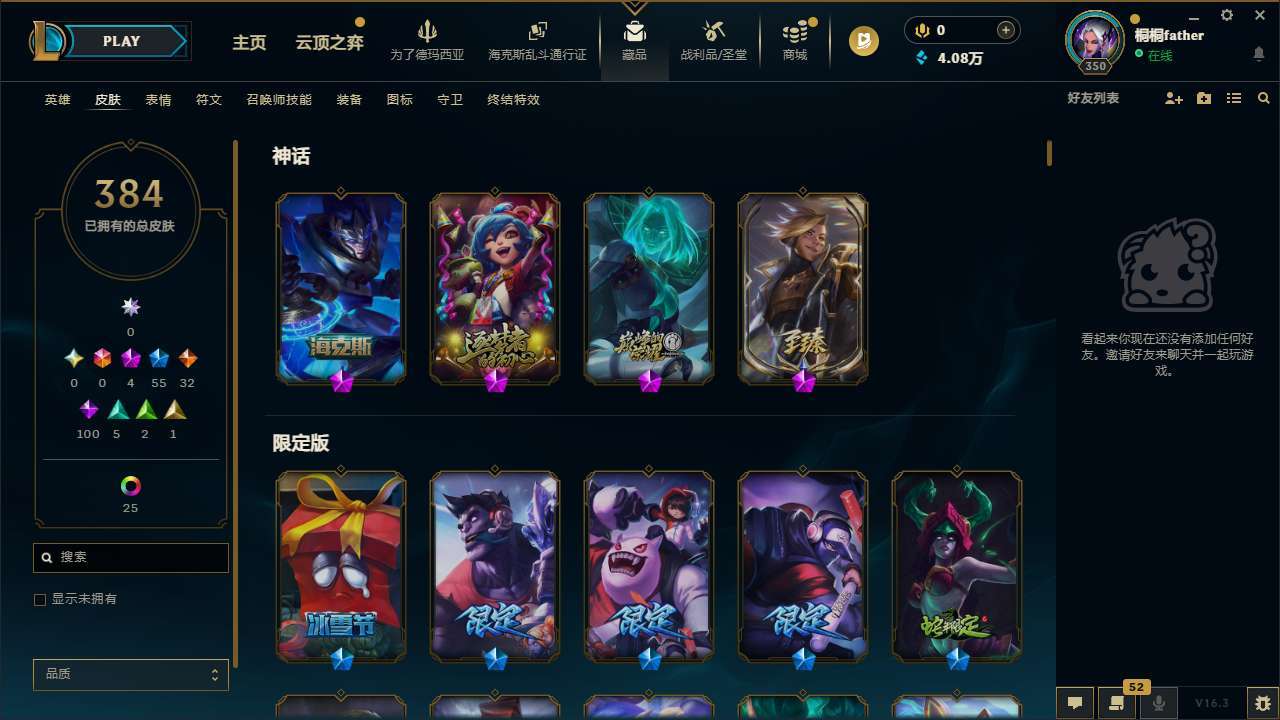1280x720 pixels.
Task: Click the add friend icon
Action: (x=1173, y=98)
